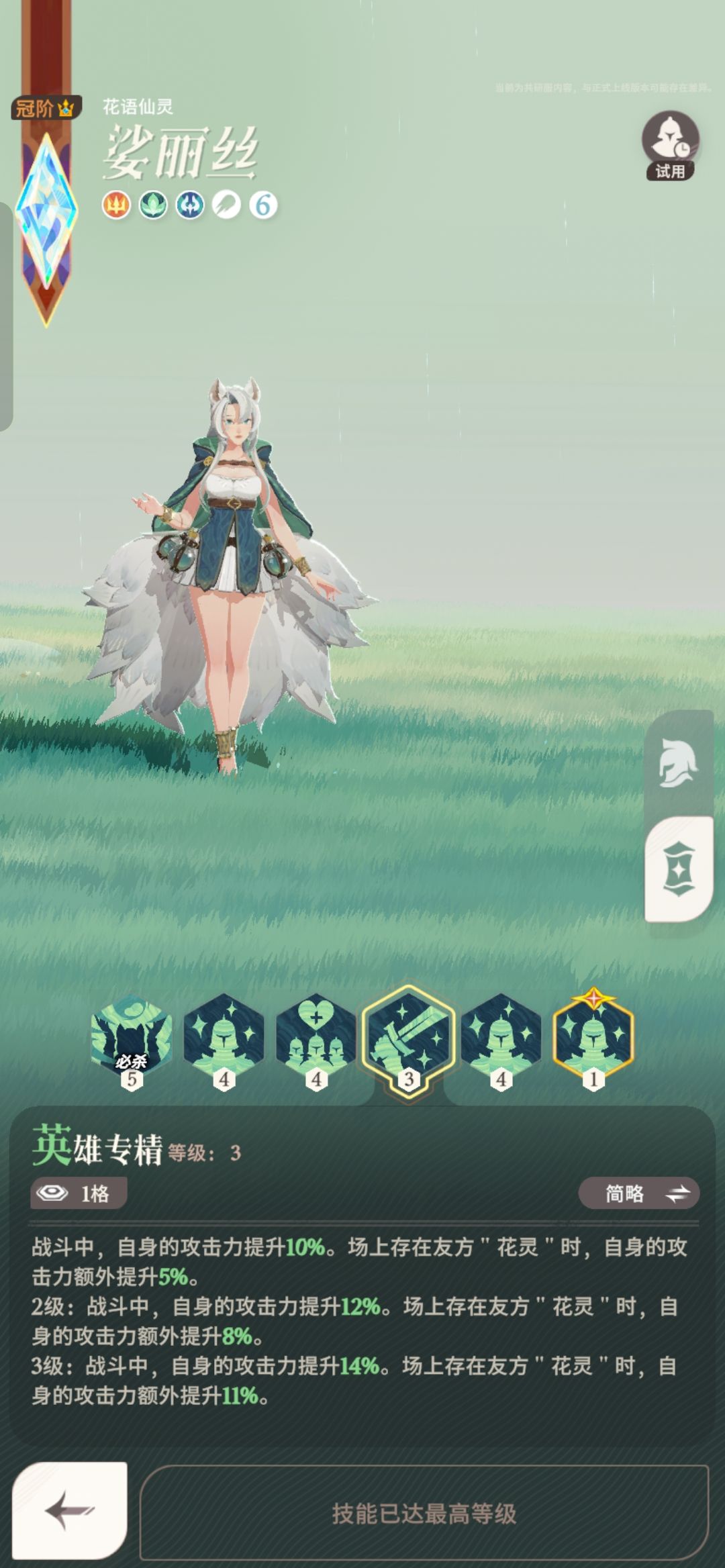Go back with the arrow button

(70, 1510)
